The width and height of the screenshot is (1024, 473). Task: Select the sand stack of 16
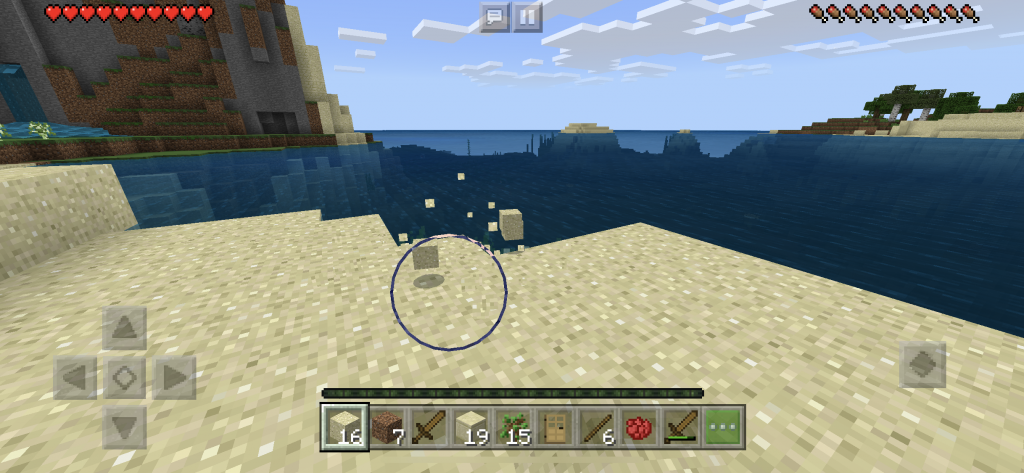point(345,427)
